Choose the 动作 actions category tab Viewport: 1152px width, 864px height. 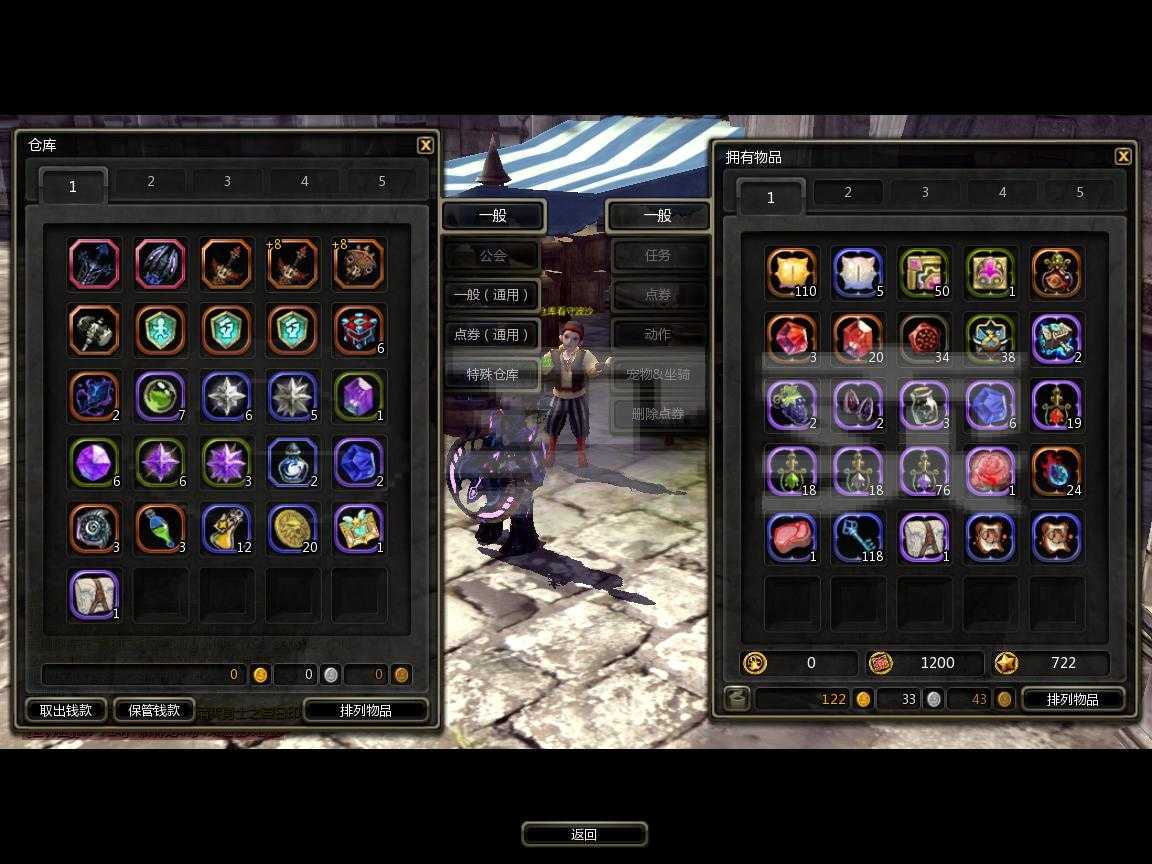658,335
